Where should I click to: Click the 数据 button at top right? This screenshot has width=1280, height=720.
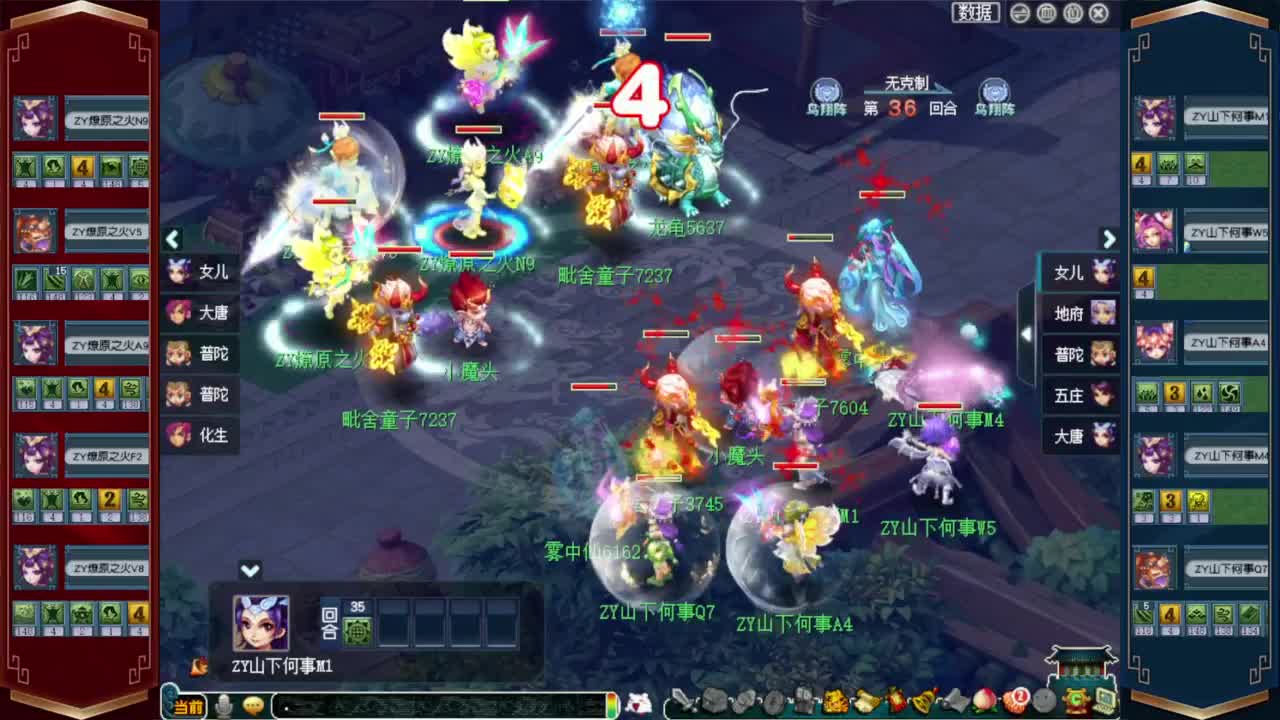(972, 12)
